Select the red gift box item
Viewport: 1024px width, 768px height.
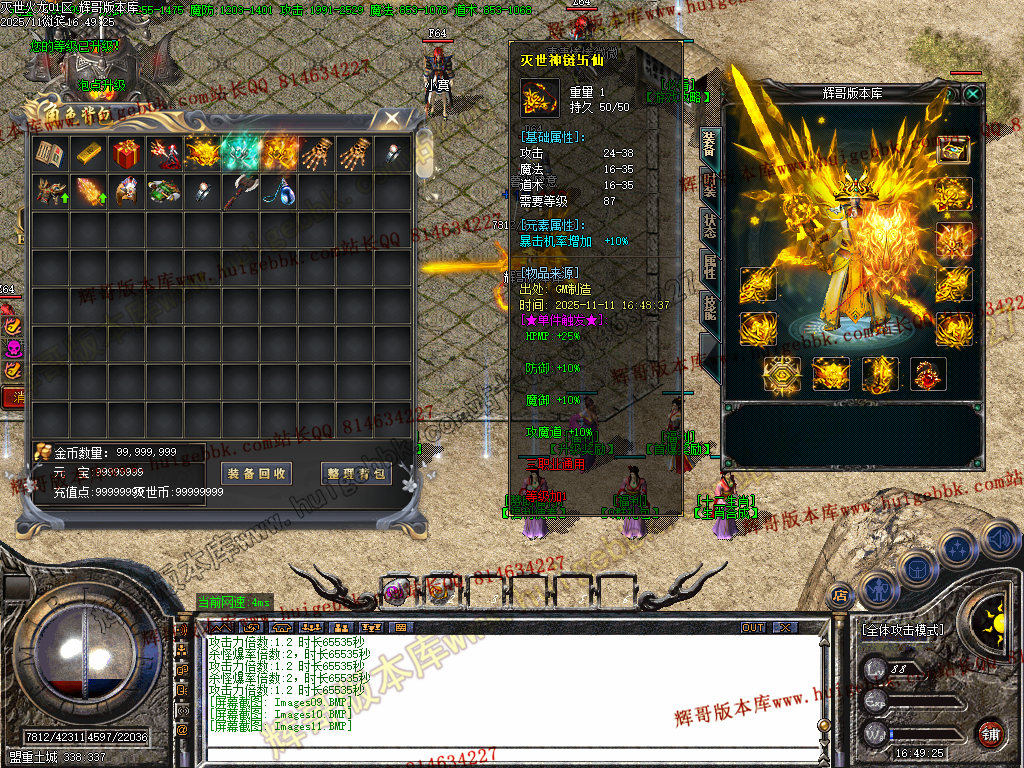coord(126,154)
